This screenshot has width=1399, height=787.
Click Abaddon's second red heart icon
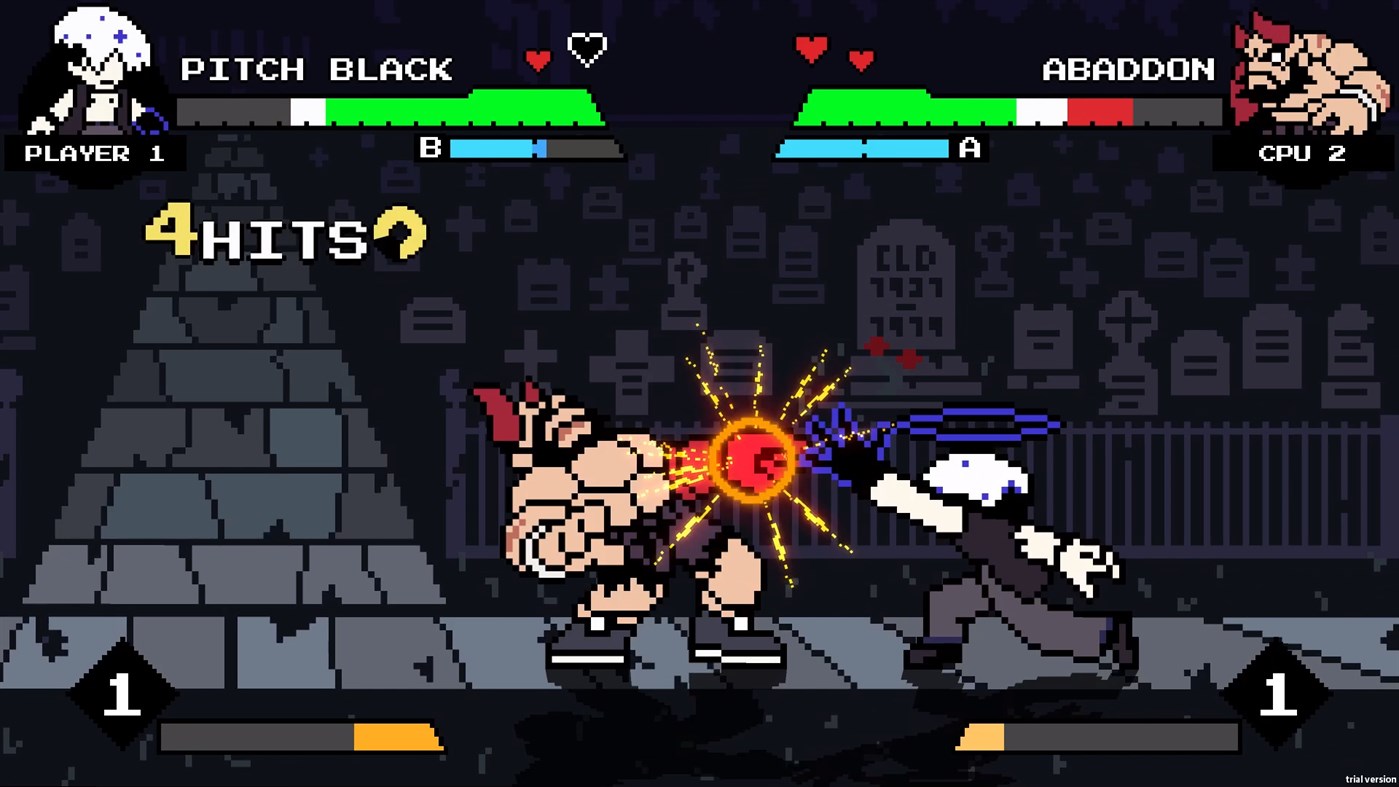click(860, 57)
